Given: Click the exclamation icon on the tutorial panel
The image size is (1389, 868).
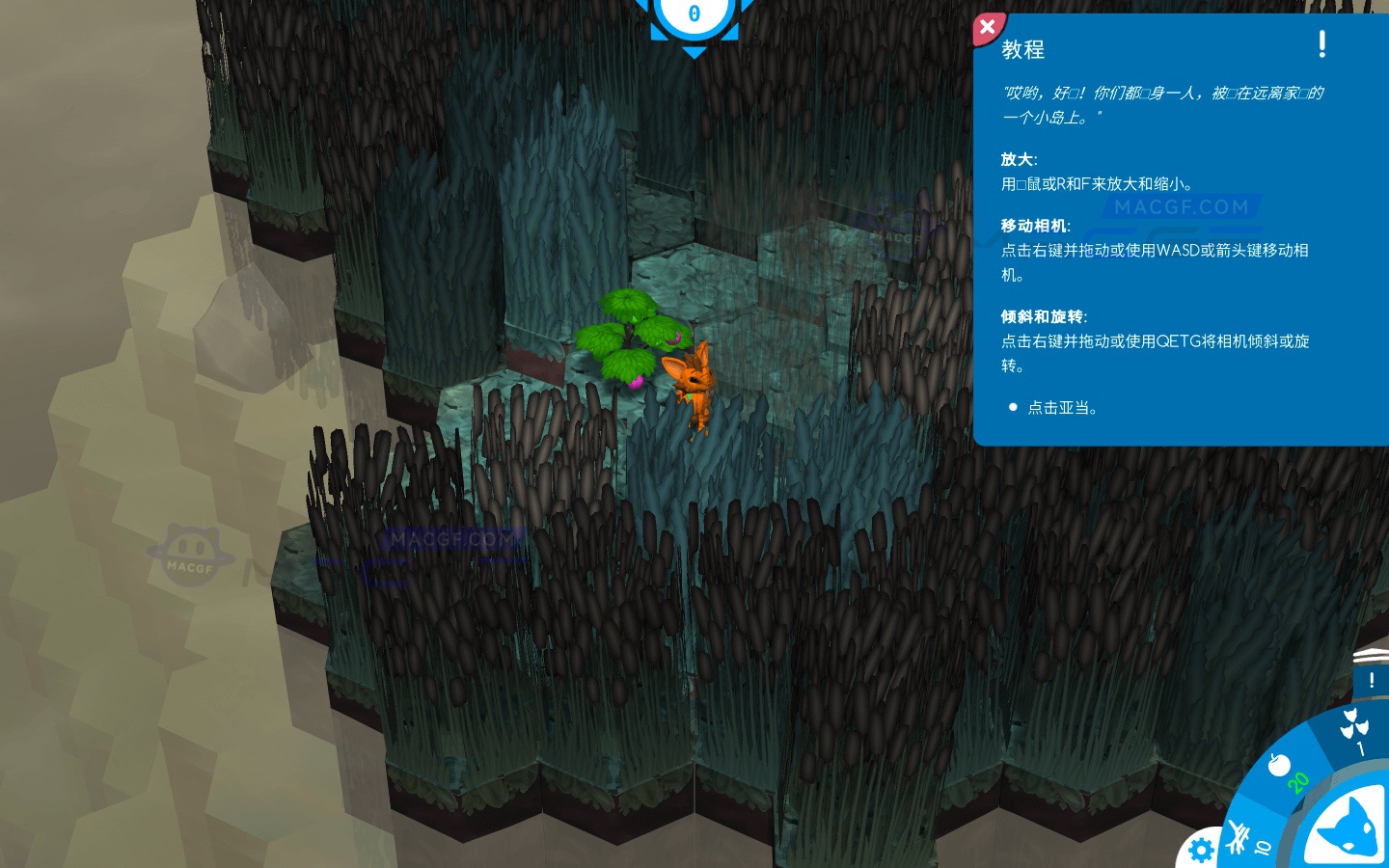Looking at the screenshot, I should coord(1321,44).
